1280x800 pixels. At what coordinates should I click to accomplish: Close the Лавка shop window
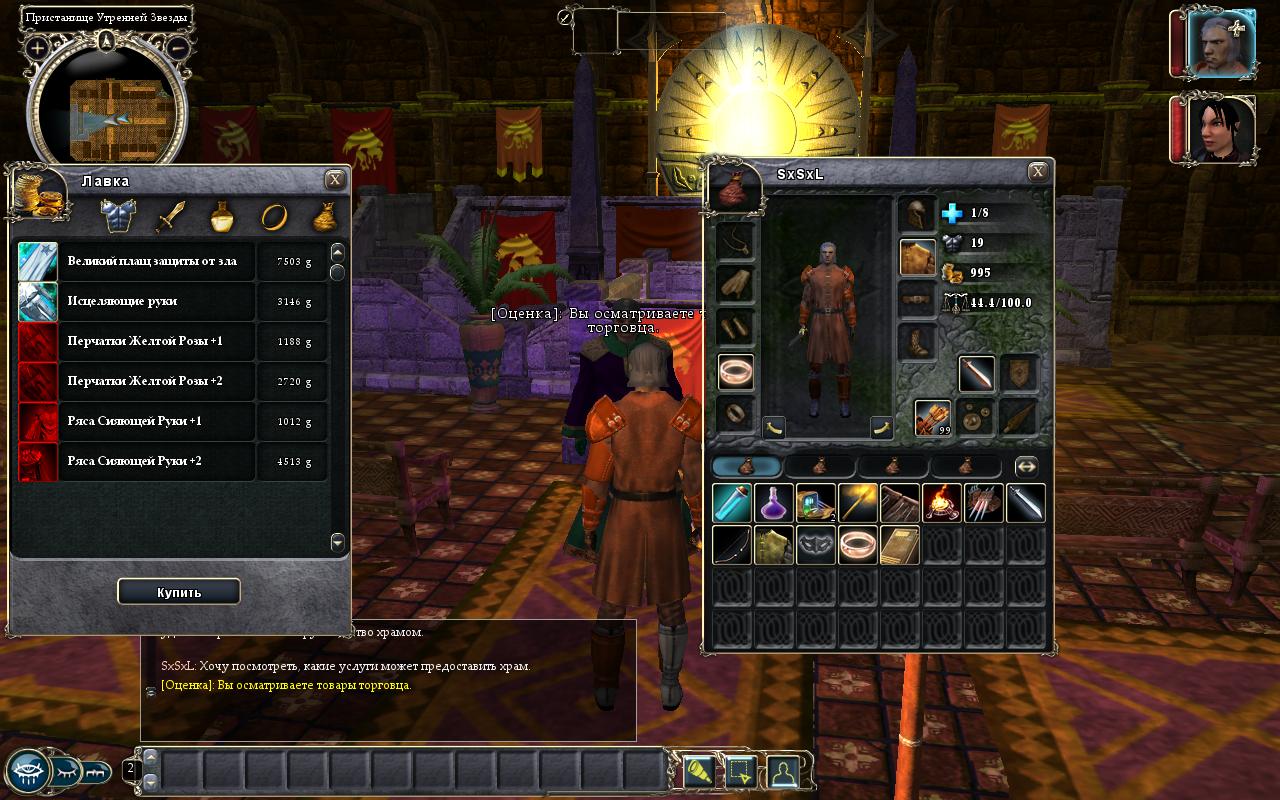tap(335, 179)
